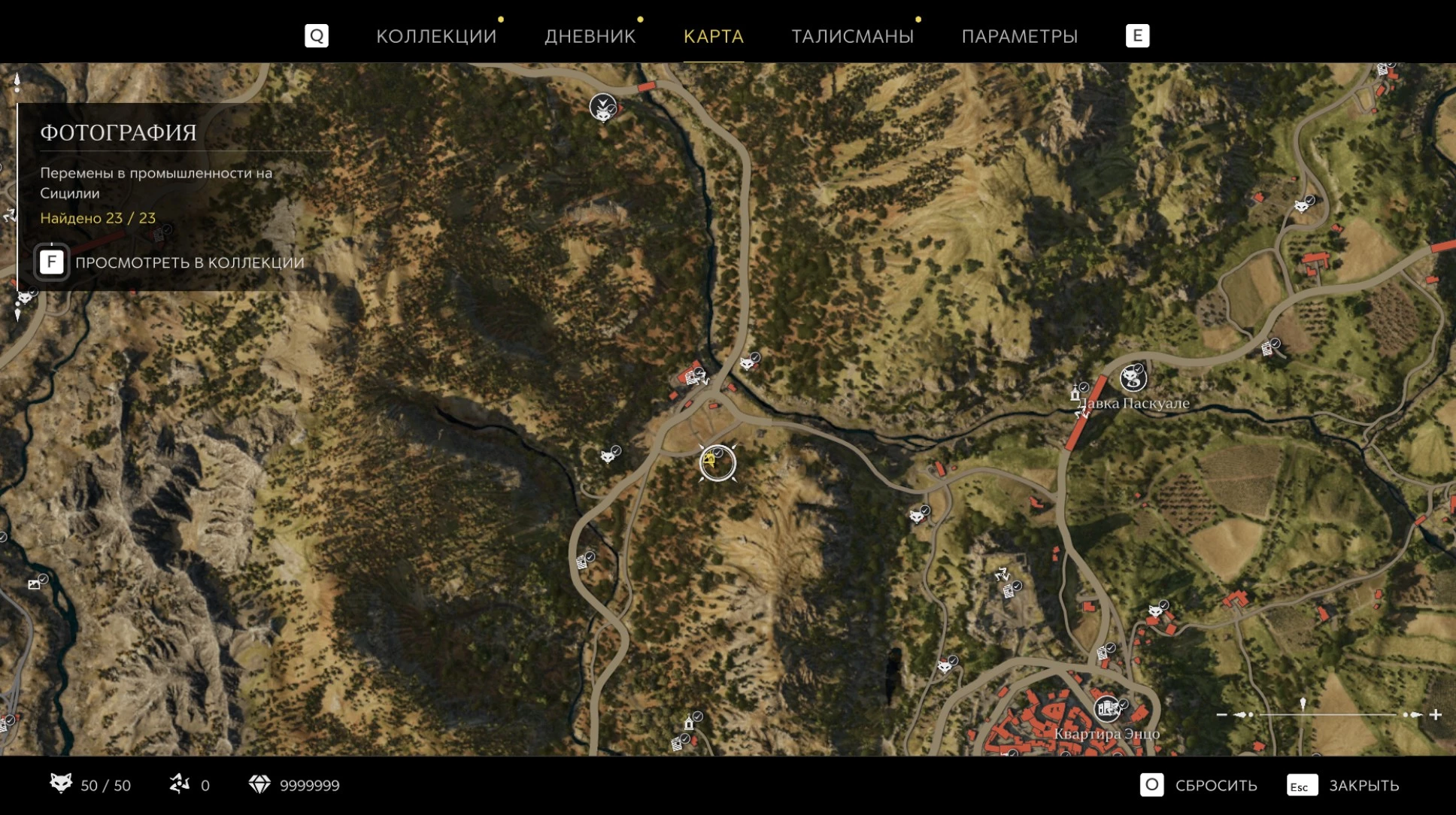The image size is (1456, 815).
Task: Zoom out with the minus button
Action: [x=1222, y=714]
